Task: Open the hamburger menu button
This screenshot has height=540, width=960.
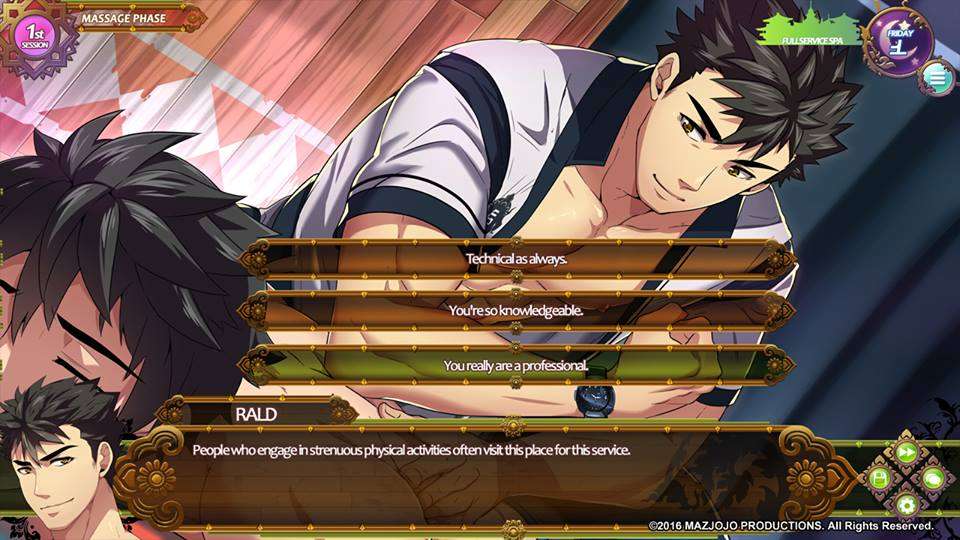Action: 936,77
